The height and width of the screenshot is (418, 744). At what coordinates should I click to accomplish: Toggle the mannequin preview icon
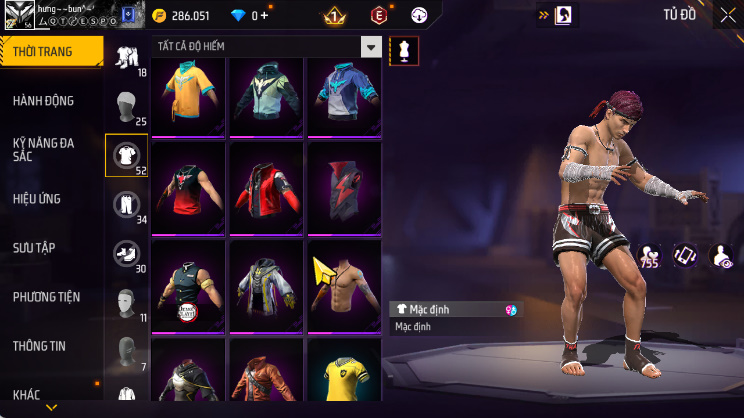tap(404, 50)
